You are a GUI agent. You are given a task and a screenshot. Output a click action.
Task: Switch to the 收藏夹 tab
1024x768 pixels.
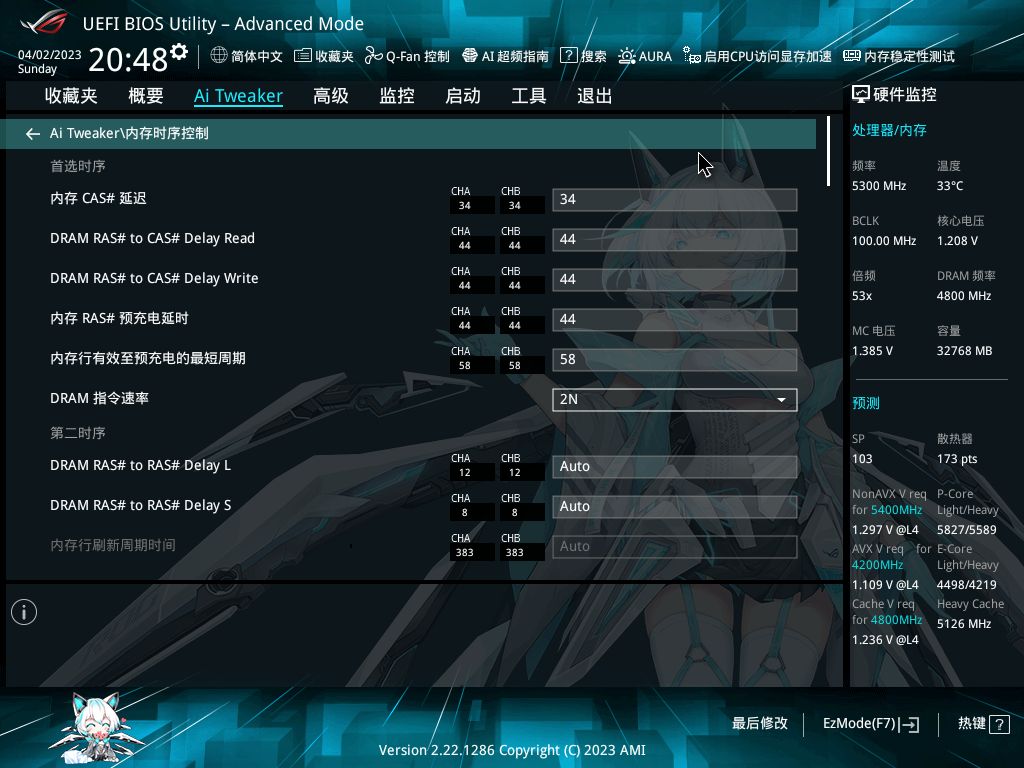(x=71, y=96)
